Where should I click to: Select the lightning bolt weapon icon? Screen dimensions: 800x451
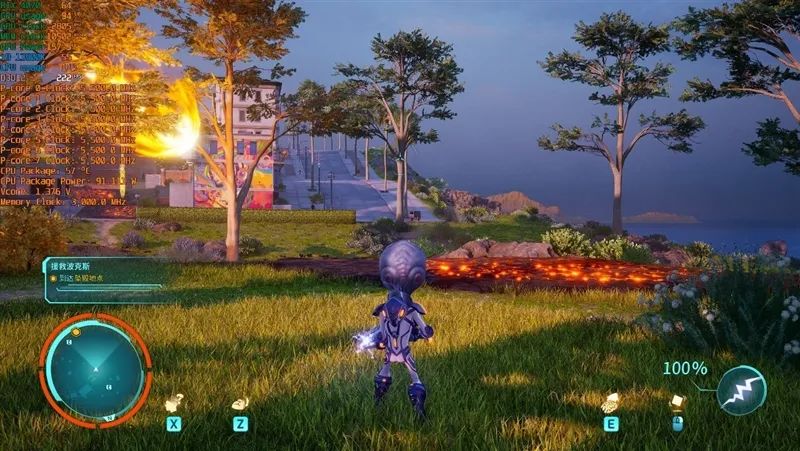click(741, 390)
